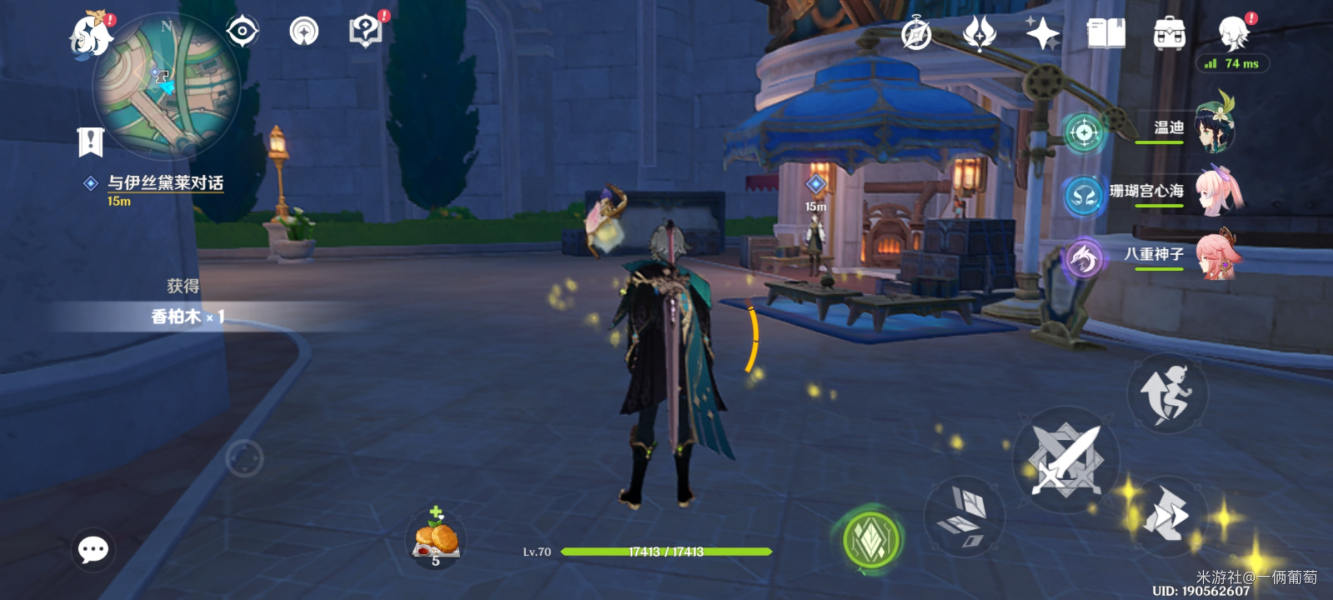The height and width of the screenshot is (600, 1333).
Task: Open the compass adventure handbook icon
Action: point(916,34)
